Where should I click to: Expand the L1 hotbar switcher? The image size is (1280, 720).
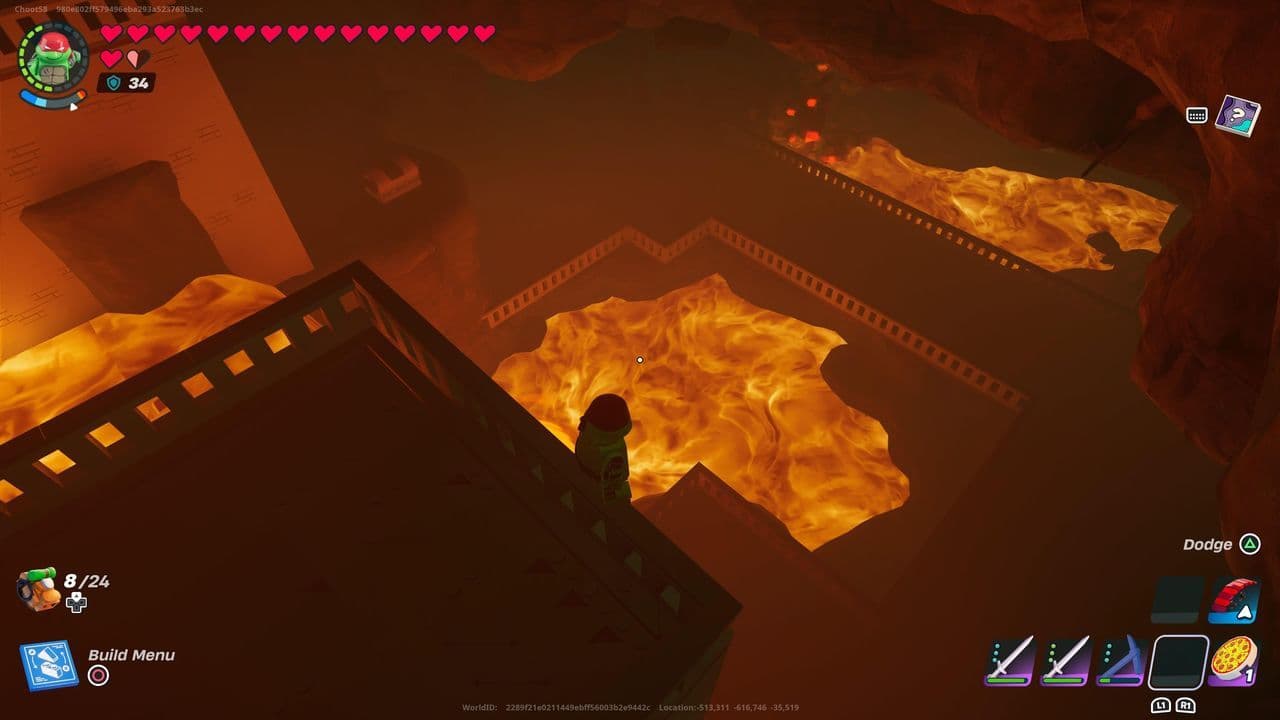click(x=1160, y=705)
